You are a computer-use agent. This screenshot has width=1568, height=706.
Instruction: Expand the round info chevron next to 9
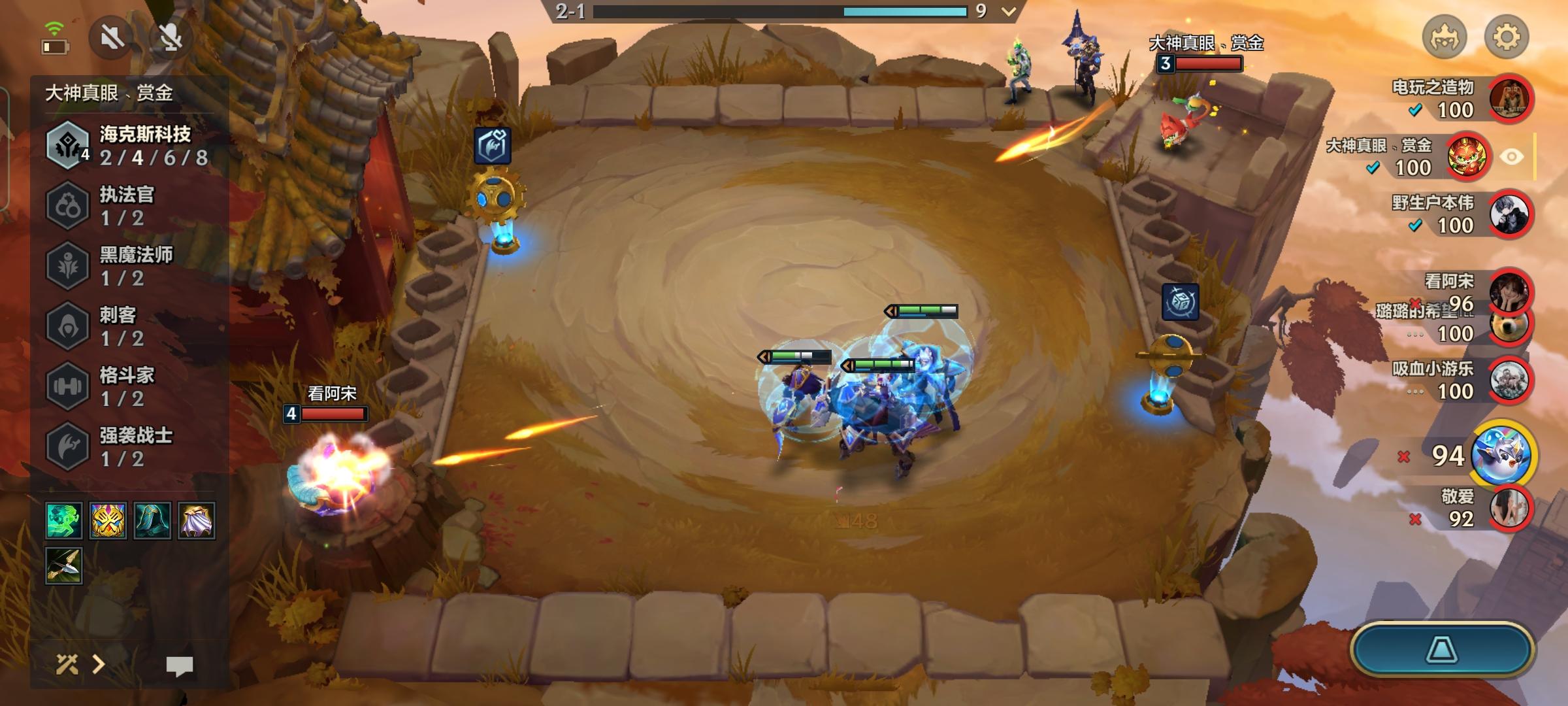pos(1007,10)
